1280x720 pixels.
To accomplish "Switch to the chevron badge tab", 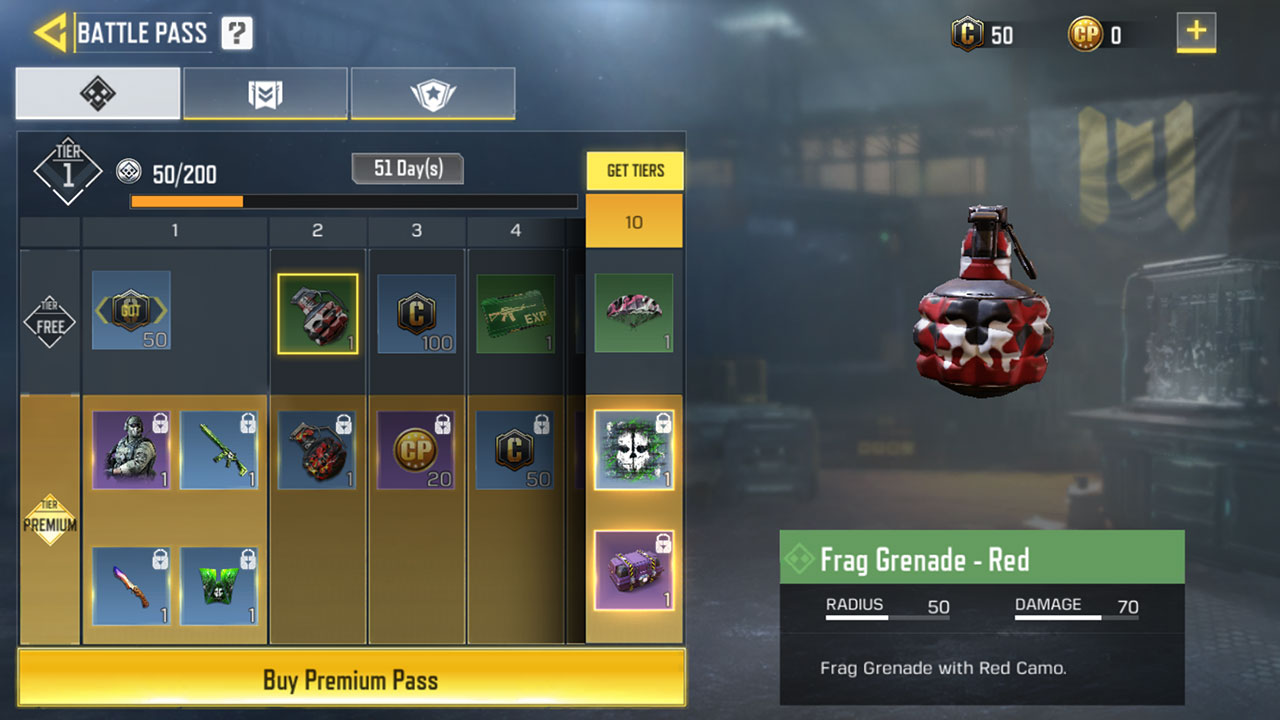I will pyautogui.click(x=265, y=94).
